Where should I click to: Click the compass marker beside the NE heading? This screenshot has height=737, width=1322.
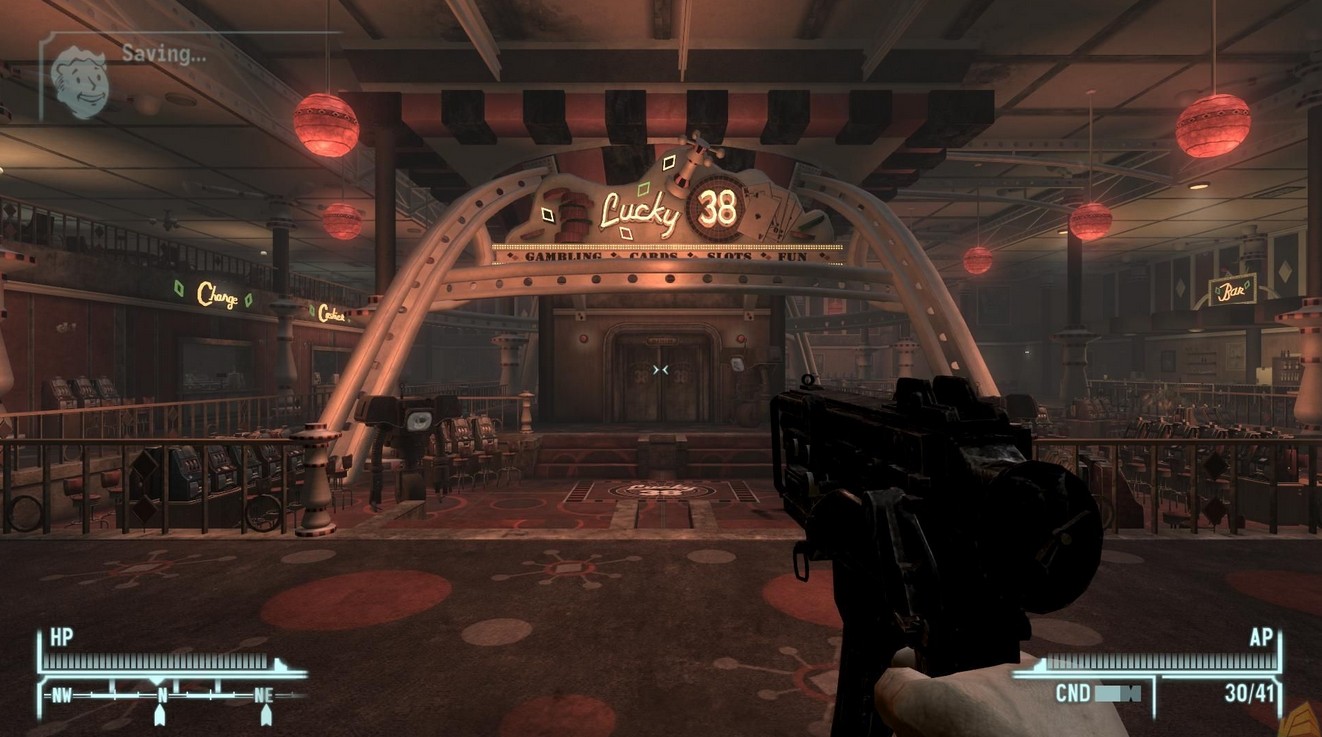(x=266, y=715)
